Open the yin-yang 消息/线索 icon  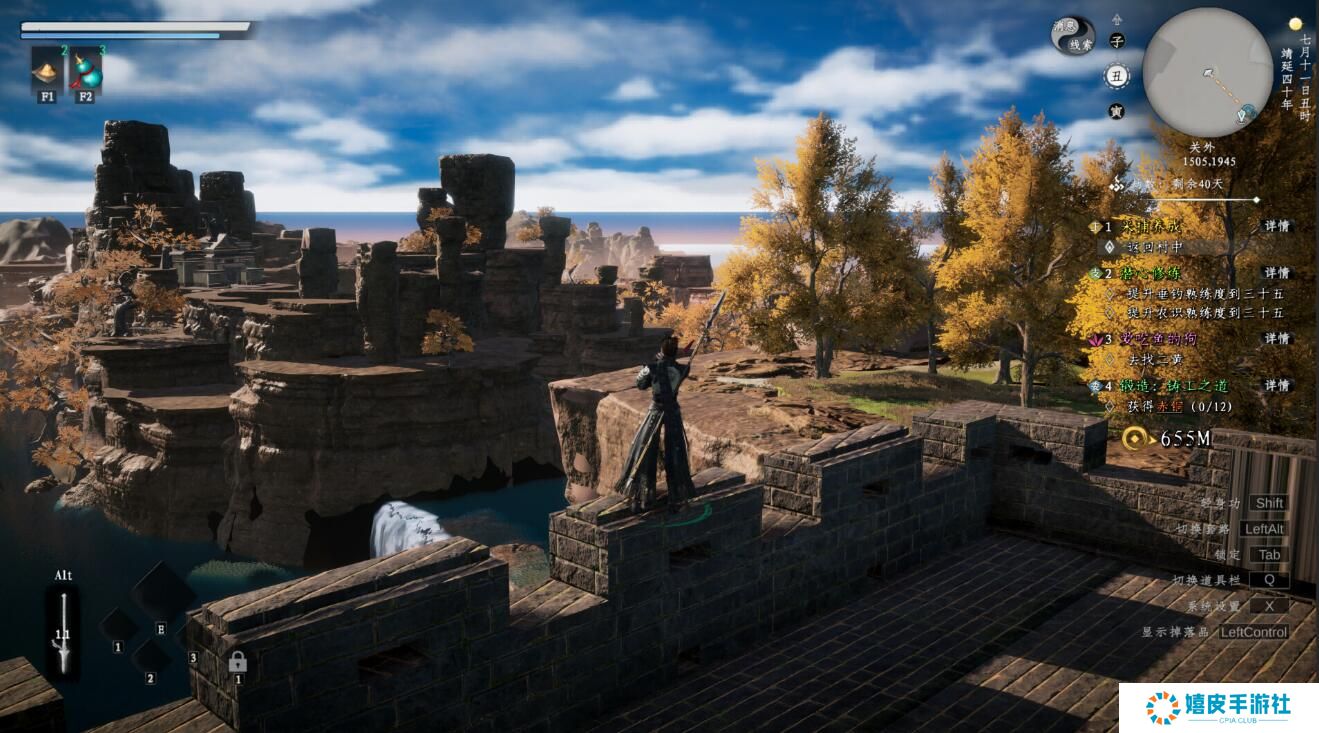pyautogui.click(x=1072, y=35)
